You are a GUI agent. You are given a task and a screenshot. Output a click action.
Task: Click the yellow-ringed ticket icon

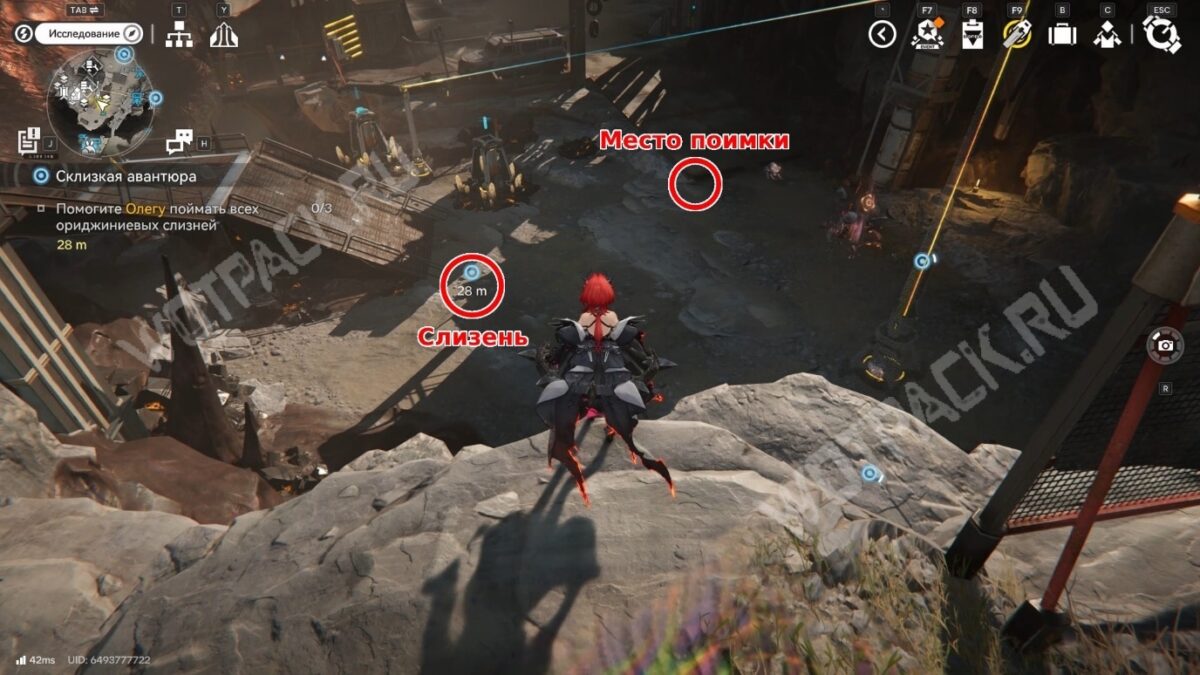1017,35
